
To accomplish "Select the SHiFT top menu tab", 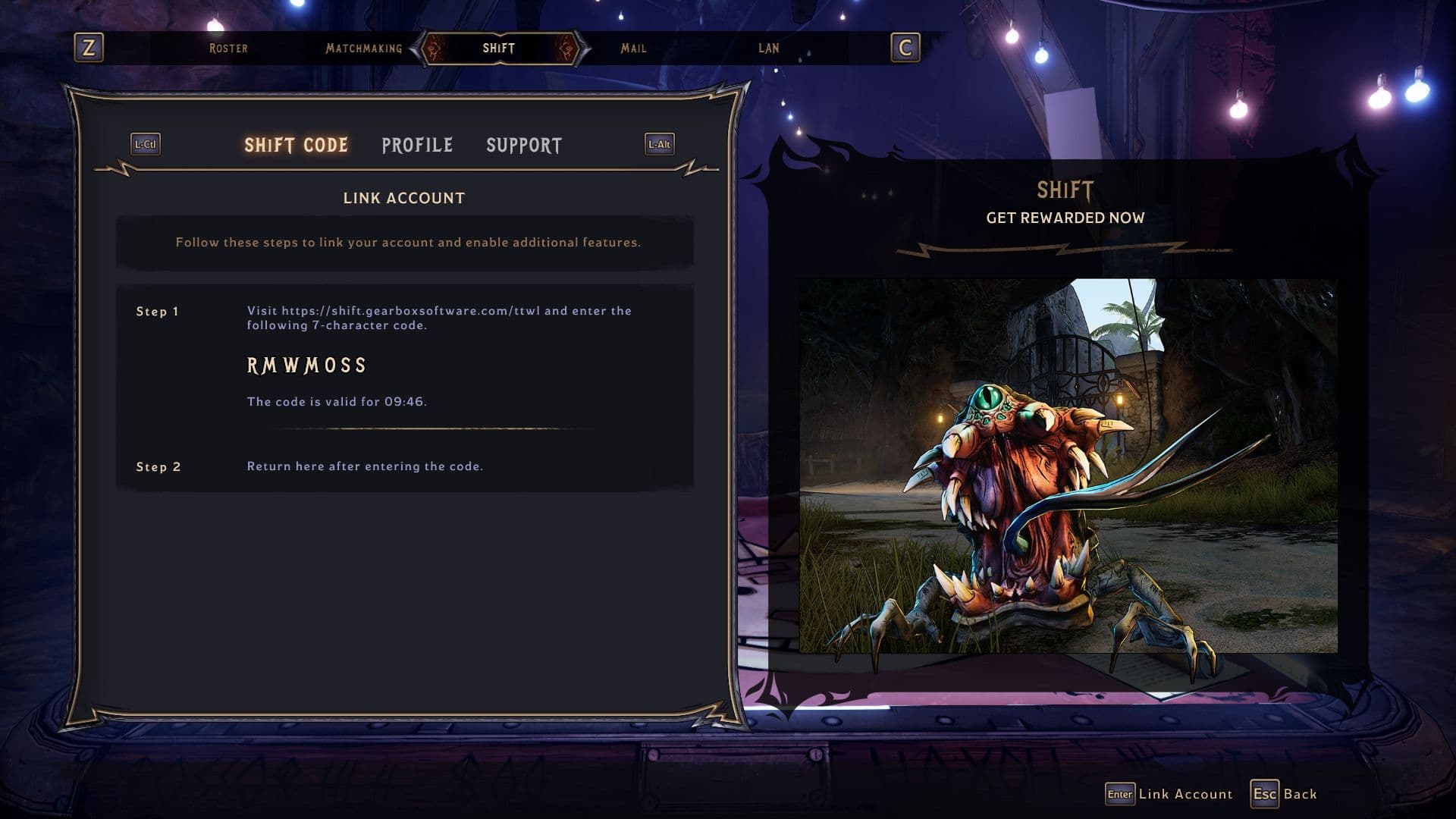I will [499, 49].
